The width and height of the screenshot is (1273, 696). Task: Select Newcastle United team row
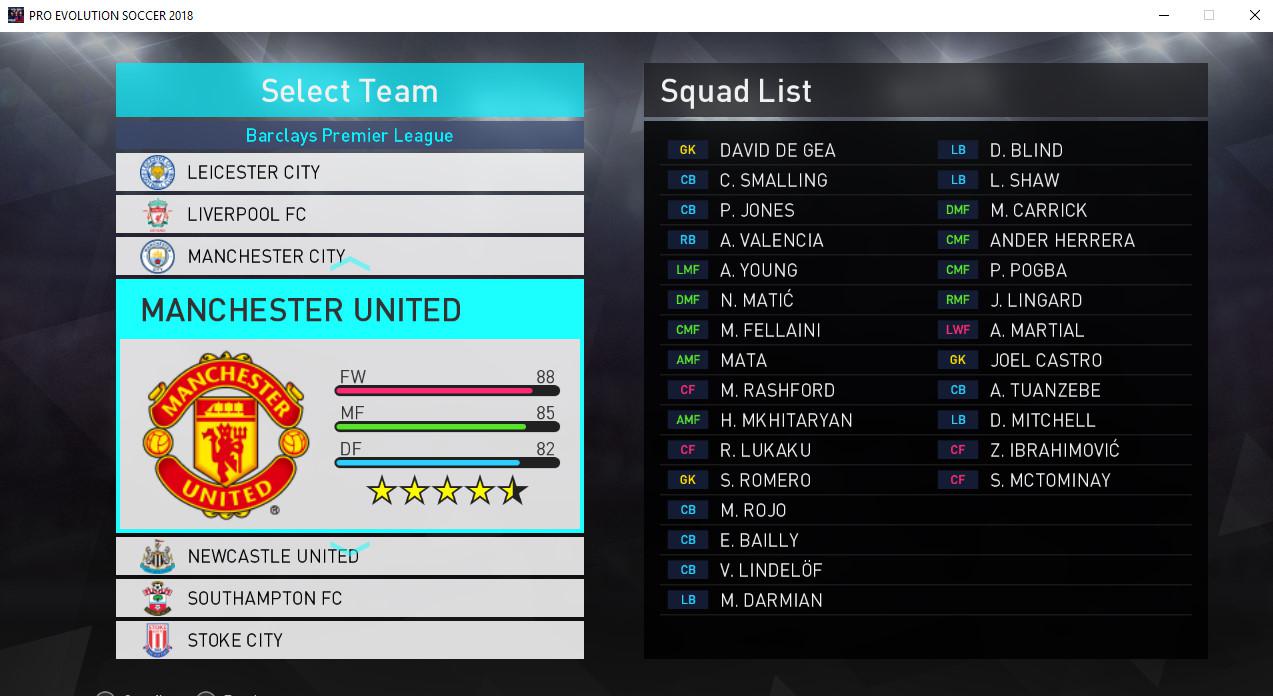349,556
